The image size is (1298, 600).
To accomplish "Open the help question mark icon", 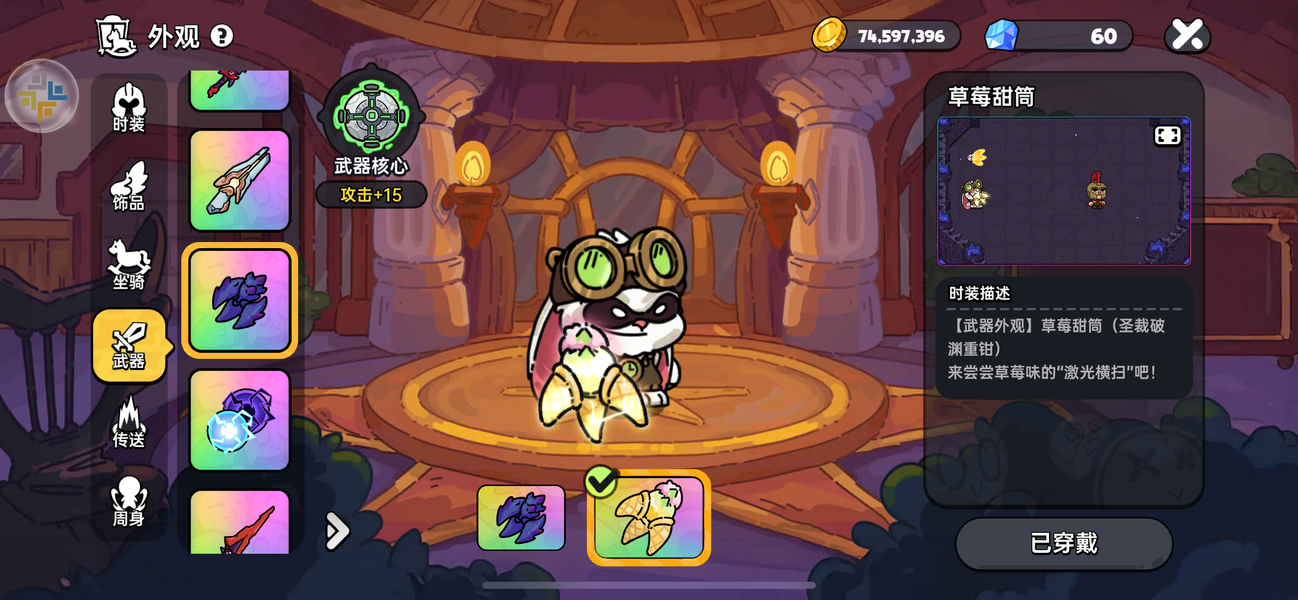I will point(222,36).
